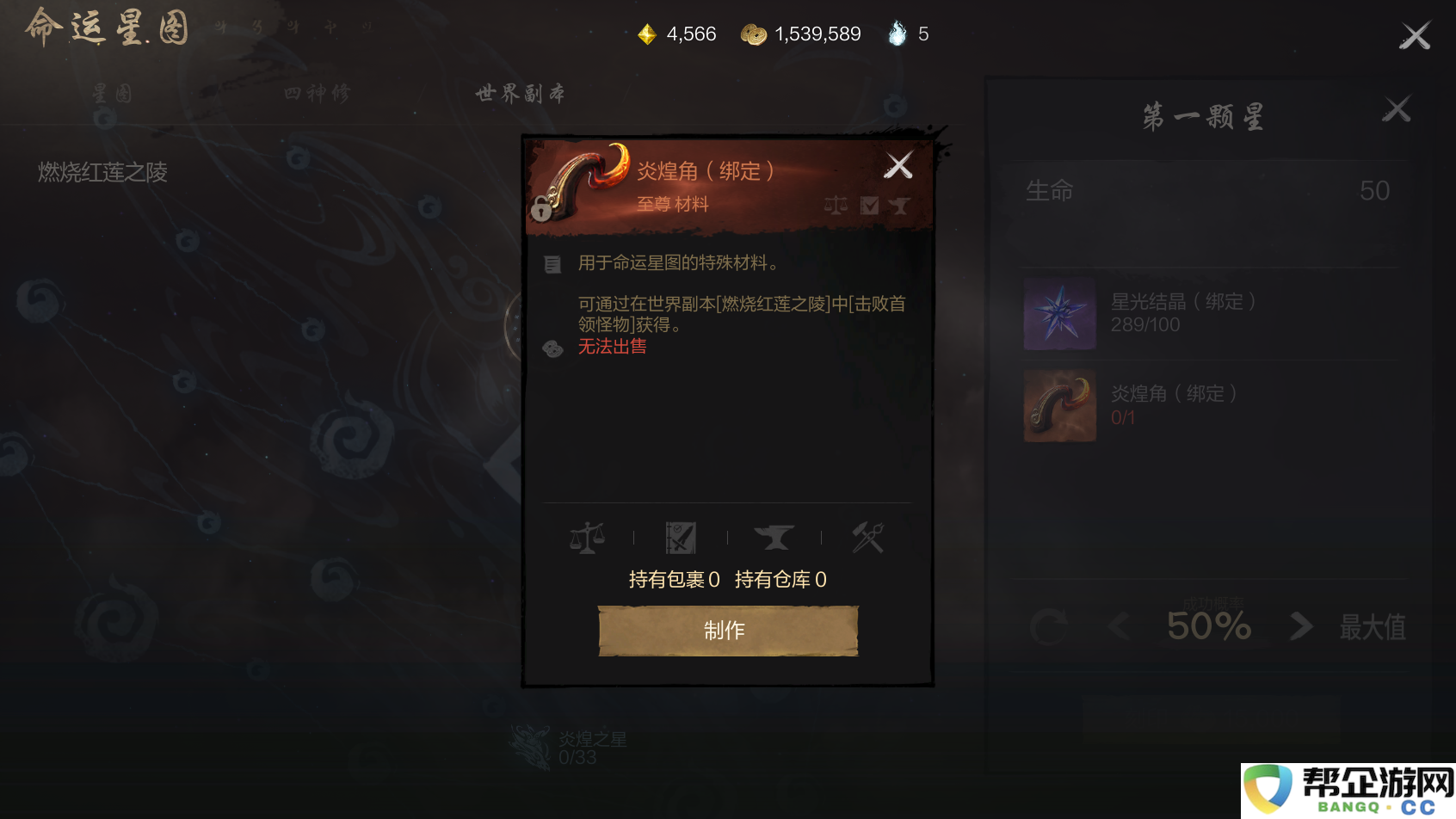
Task: Click the lock icon on the 炎煌角 item portrait
Action: (540, 210)
